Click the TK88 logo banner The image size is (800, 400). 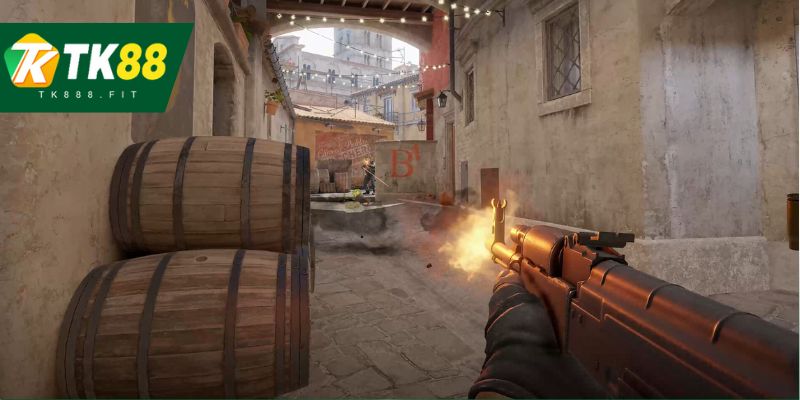tap(95, 68)
